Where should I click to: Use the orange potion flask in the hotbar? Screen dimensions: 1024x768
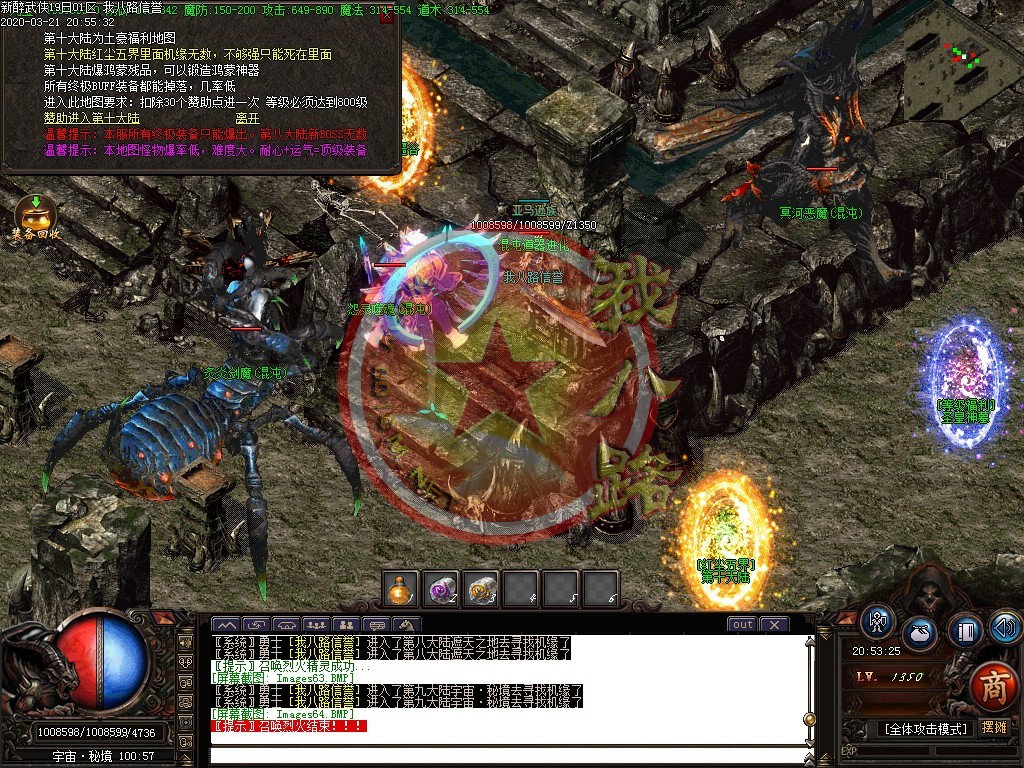pyautogui.click(x=401, y=589)
